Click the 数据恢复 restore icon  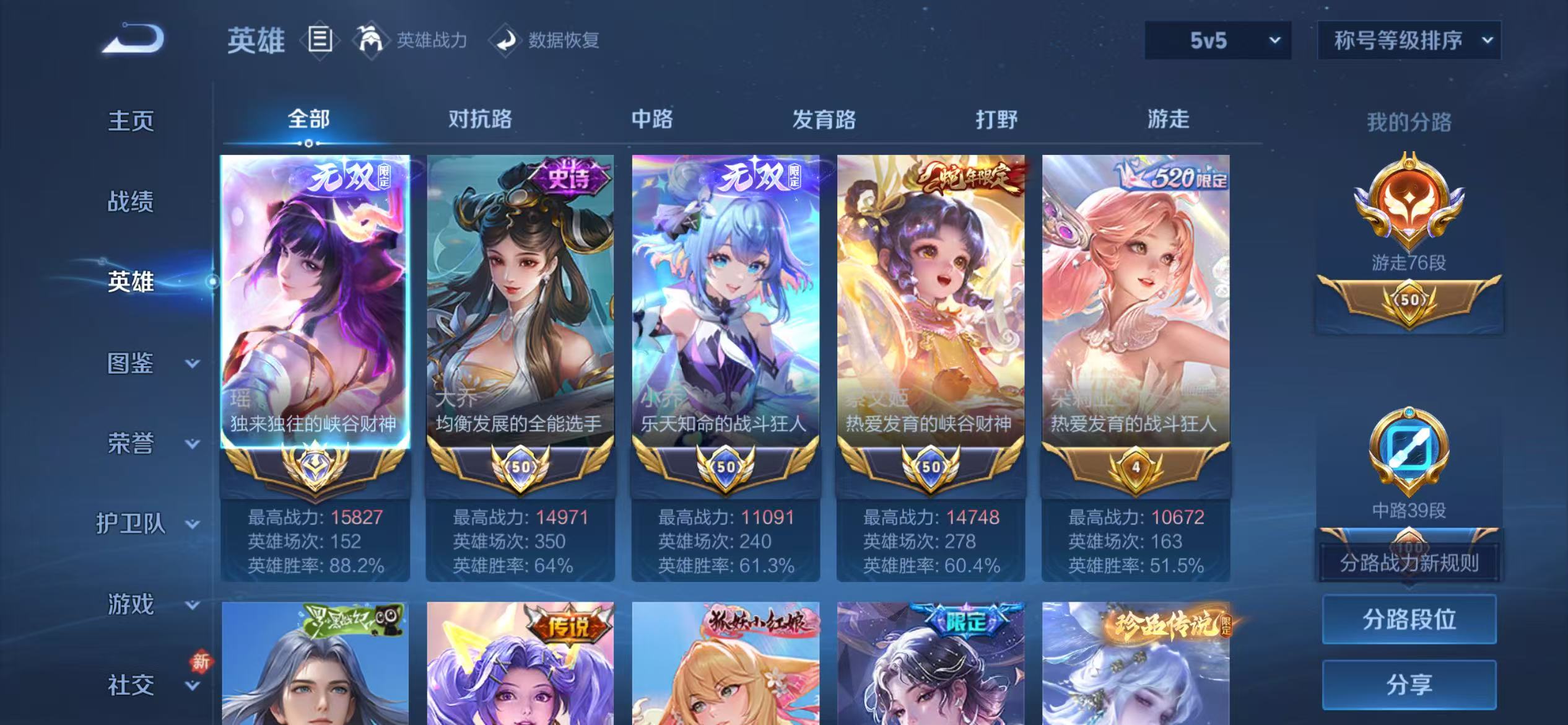pyautogui.click(x=505, y=40)
